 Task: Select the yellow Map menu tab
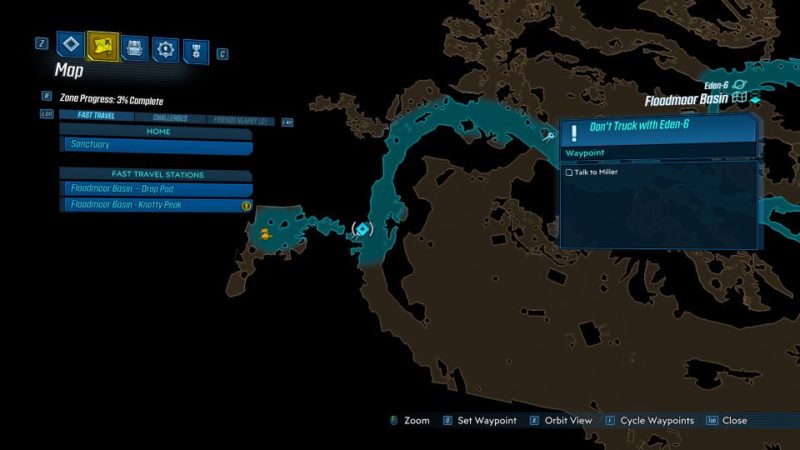click(102, 45)
